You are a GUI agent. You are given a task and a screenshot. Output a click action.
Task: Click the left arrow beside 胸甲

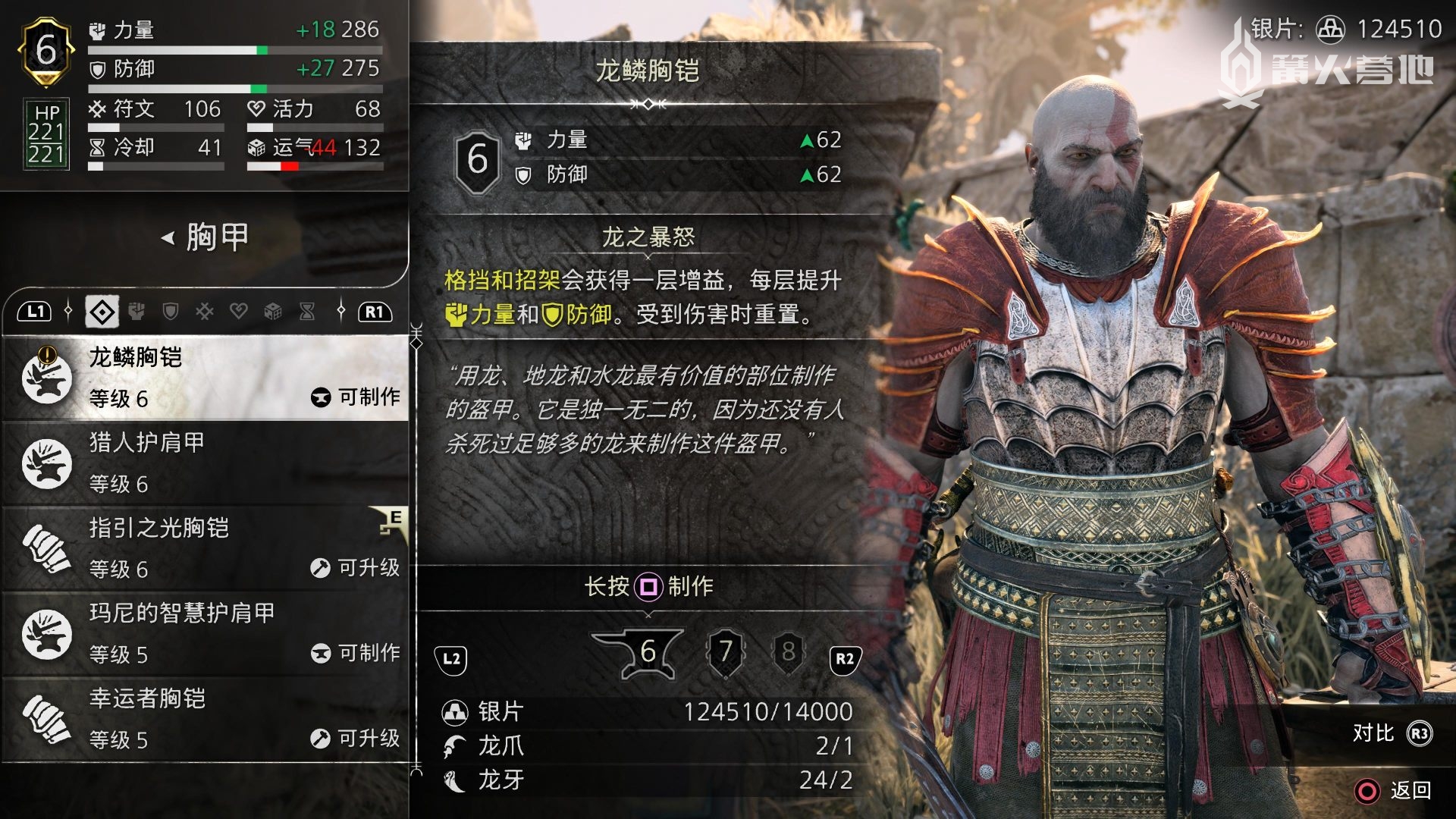point(168,238)
